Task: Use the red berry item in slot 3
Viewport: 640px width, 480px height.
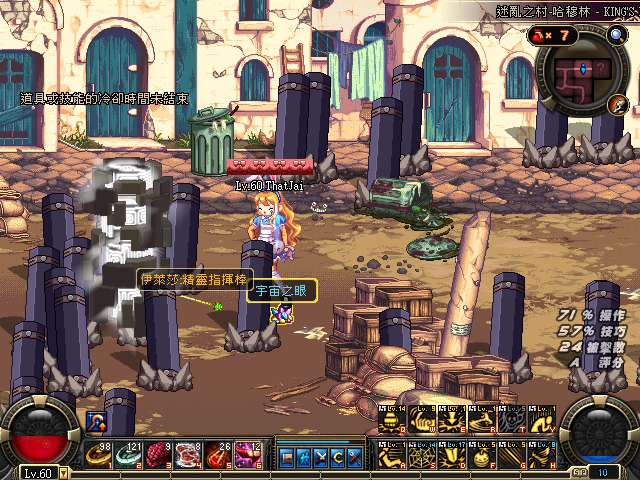Action: [159, 455]
